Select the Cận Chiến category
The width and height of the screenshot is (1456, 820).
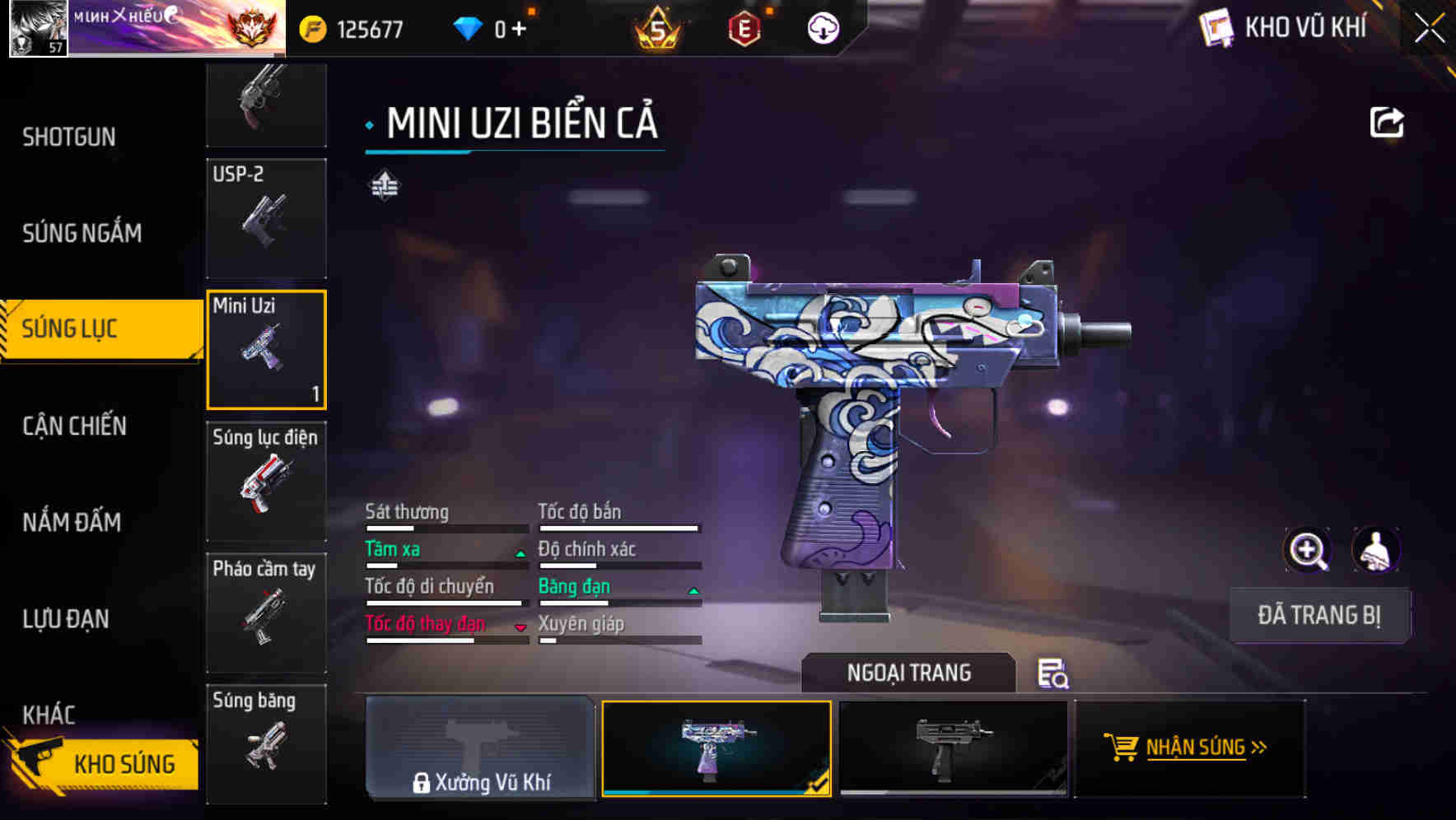coord(74,426)
